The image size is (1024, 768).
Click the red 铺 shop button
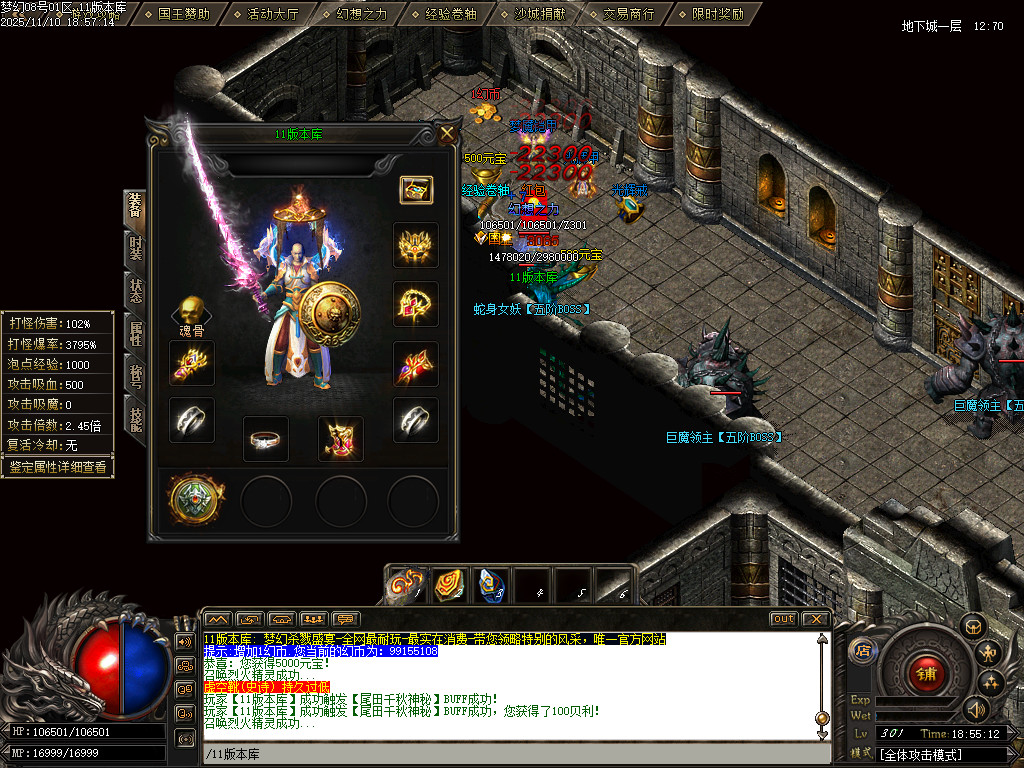(x=926, y=673)
